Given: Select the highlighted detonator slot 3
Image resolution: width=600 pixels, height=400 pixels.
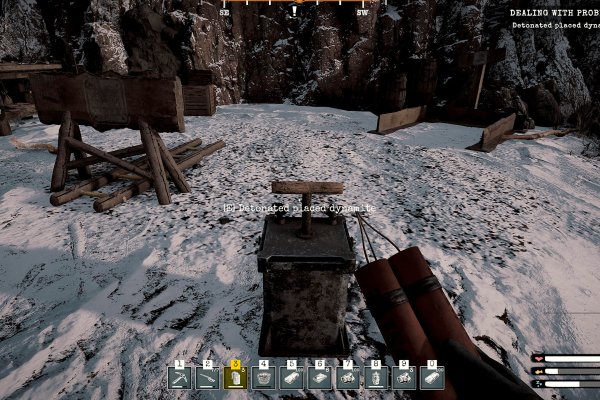Looking at the screenshot, I should pyautogui.click(x=236, y=377).
